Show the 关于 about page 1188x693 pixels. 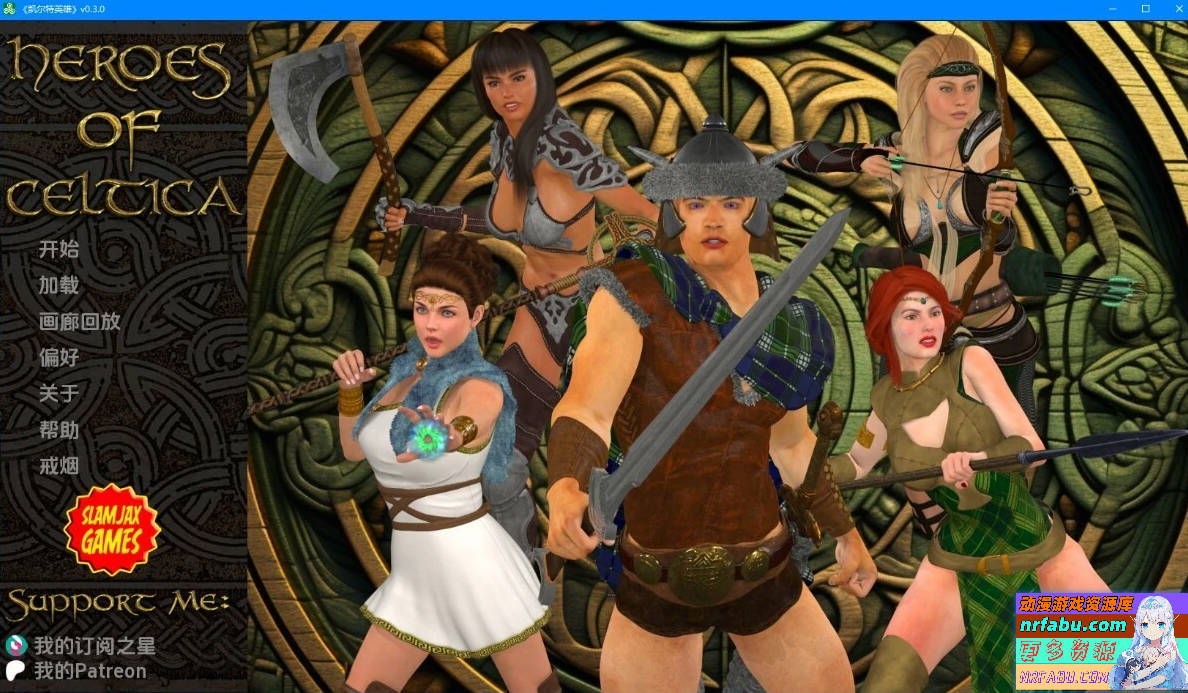coord(58,393)
